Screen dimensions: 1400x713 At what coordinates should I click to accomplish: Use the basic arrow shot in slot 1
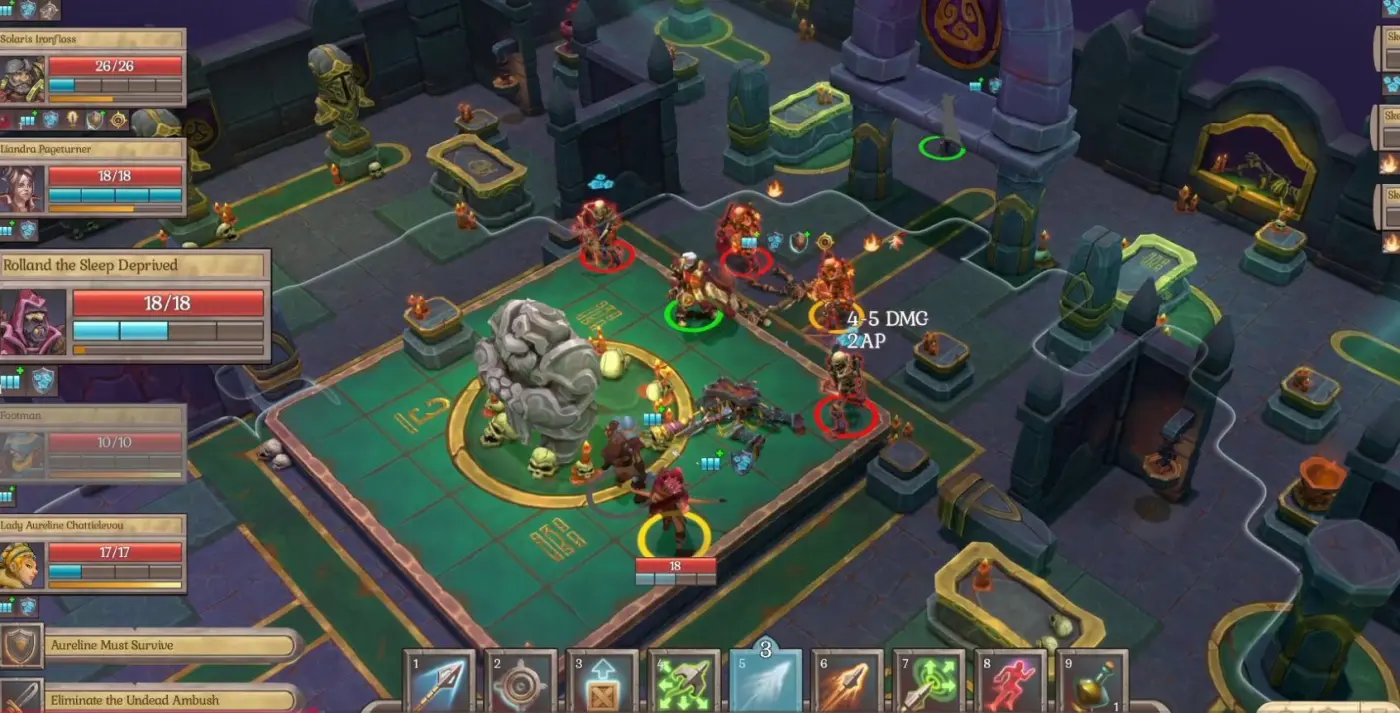point(439,684)
